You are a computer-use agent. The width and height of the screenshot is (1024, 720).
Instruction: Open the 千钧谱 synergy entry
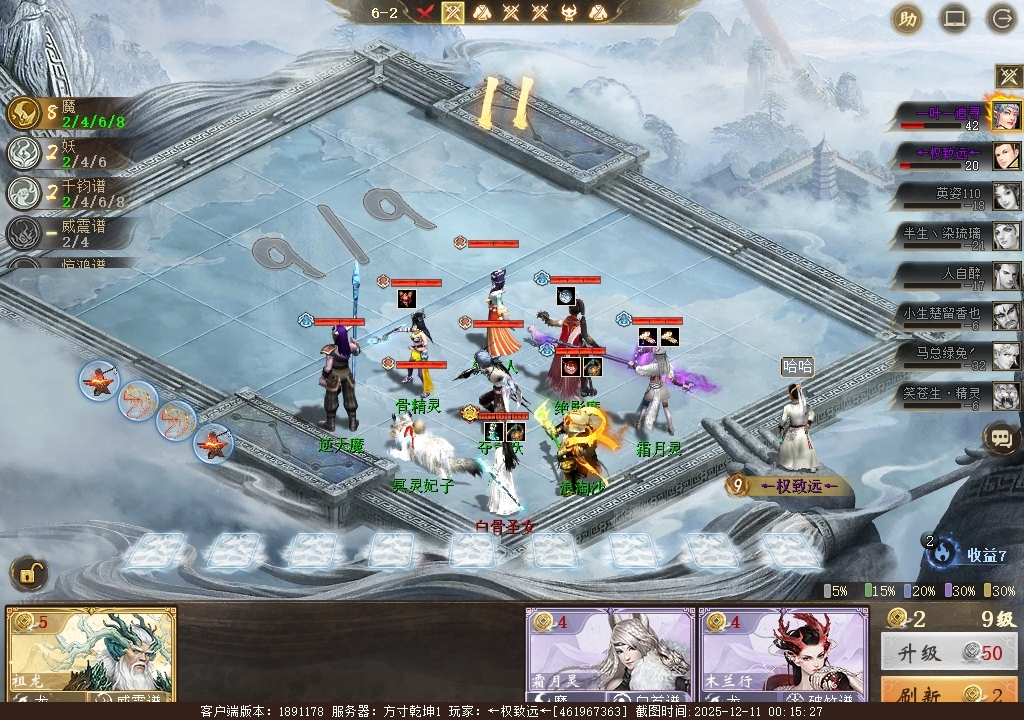tap(70, 193)
